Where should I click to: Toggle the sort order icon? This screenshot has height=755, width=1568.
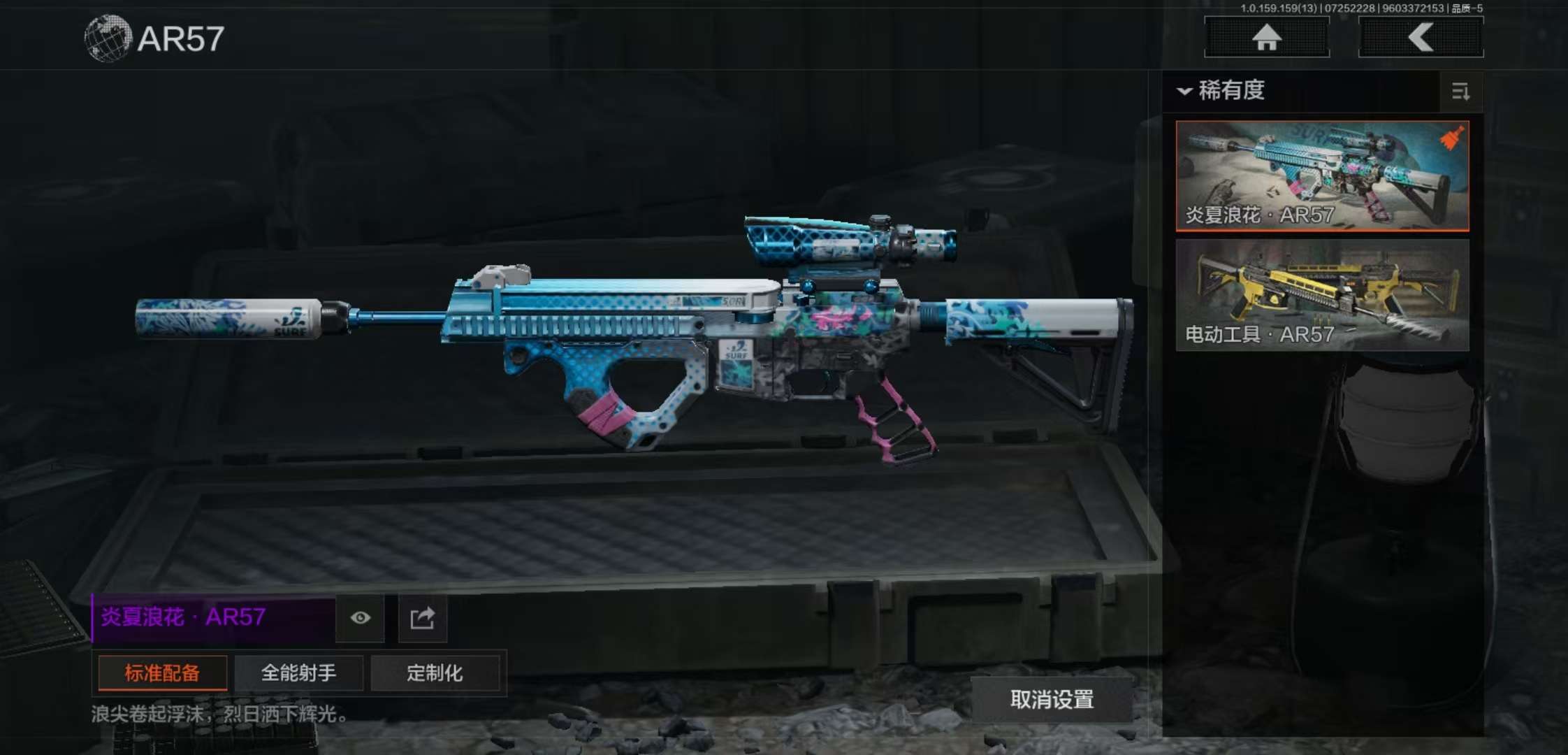point(1460,92)
